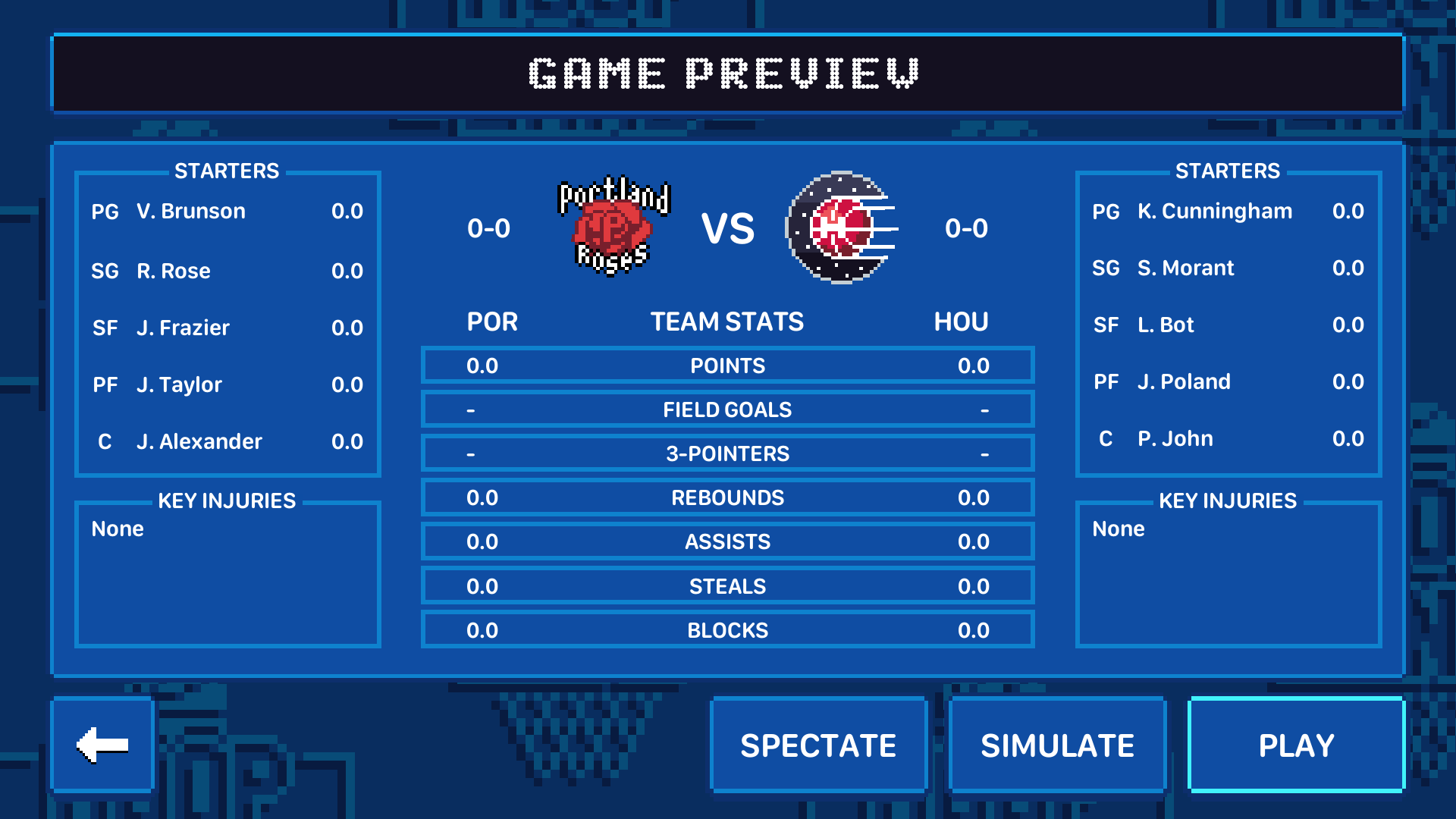The height and width of the screenshot is (819, 1456).
Task: Click the HOU column header
Action: pos(962,322)
